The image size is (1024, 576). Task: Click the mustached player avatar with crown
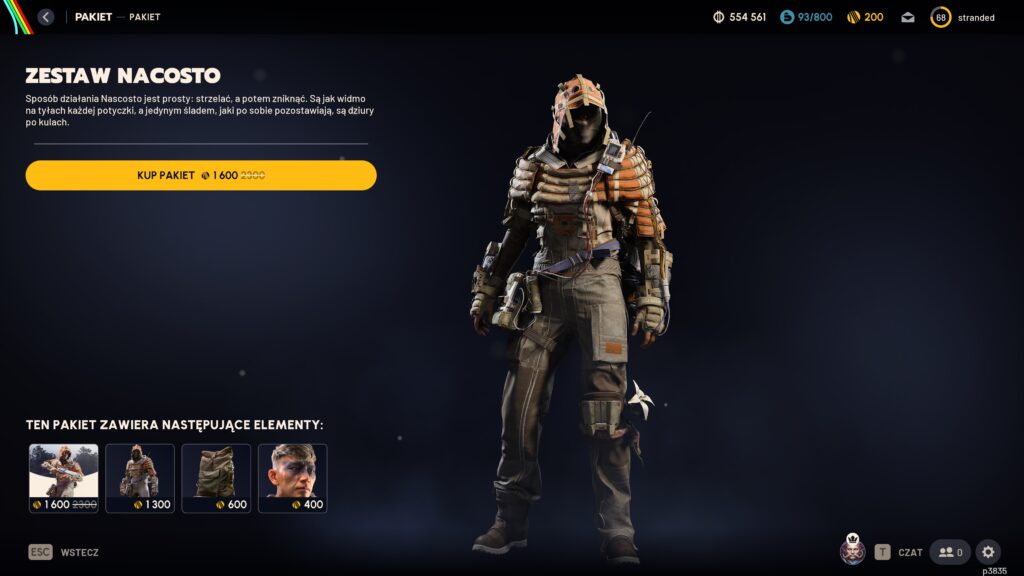852,551
